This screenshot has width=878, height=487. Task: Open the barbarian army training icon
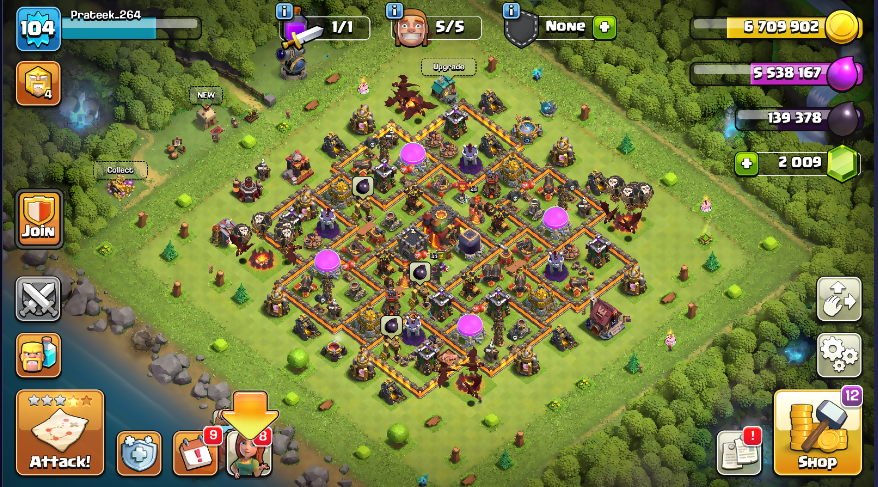pos(38,354)
